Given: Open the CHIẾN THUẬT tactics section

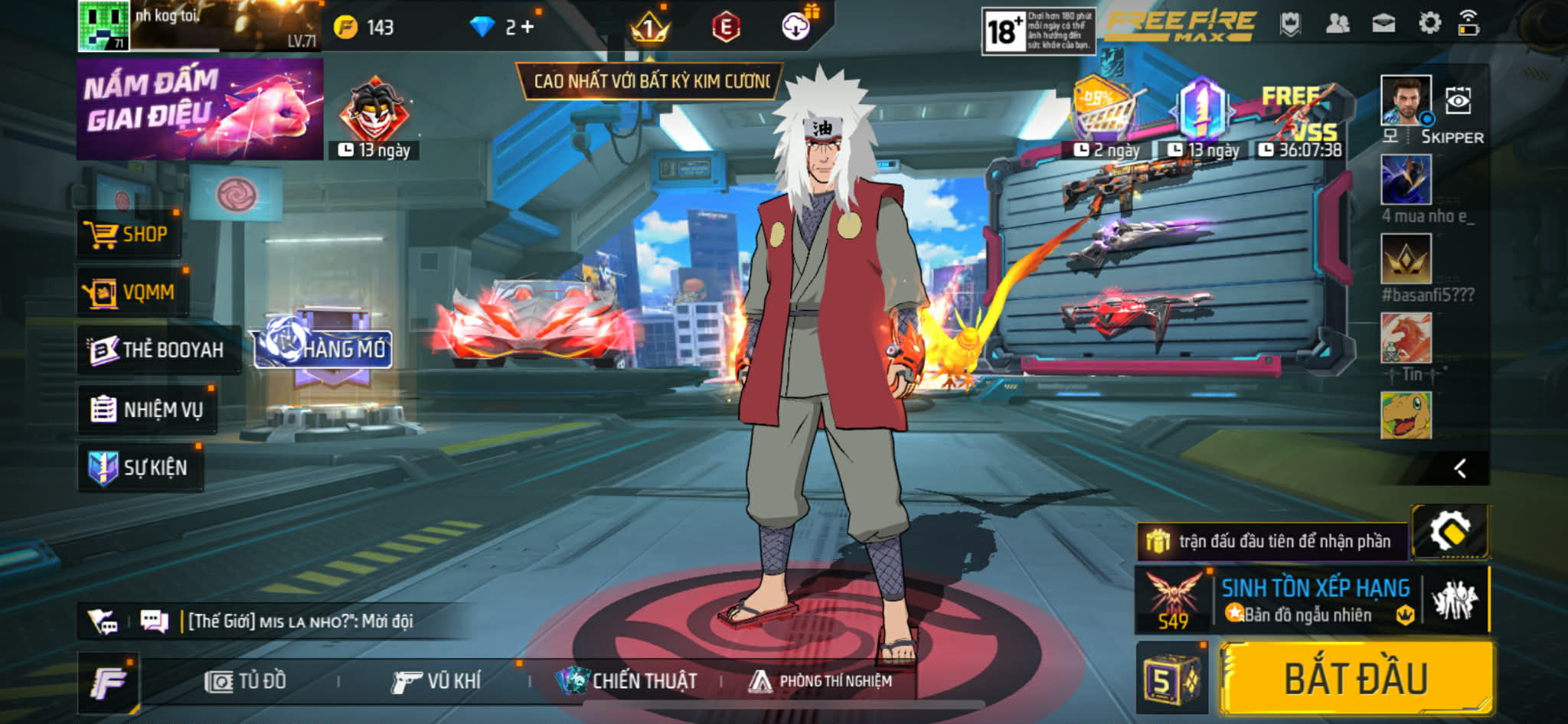Looking at the screenshot, I should pyautogui.click(x=627, y=681).
